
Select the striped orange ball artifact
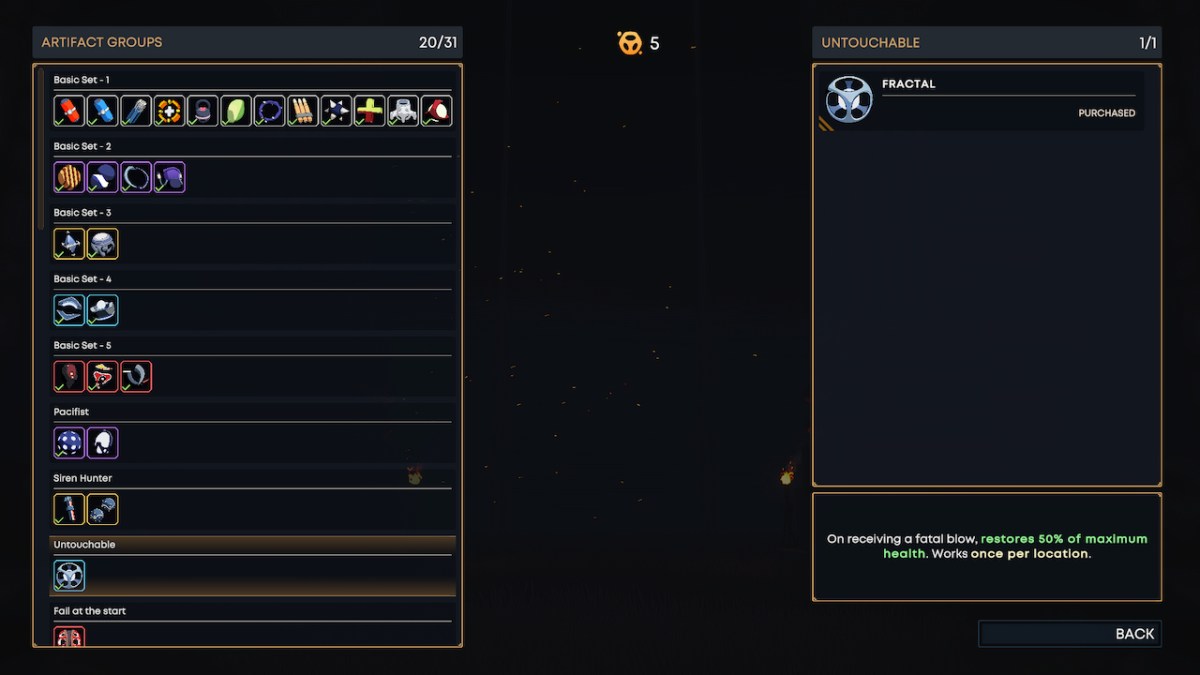(69, 177)
